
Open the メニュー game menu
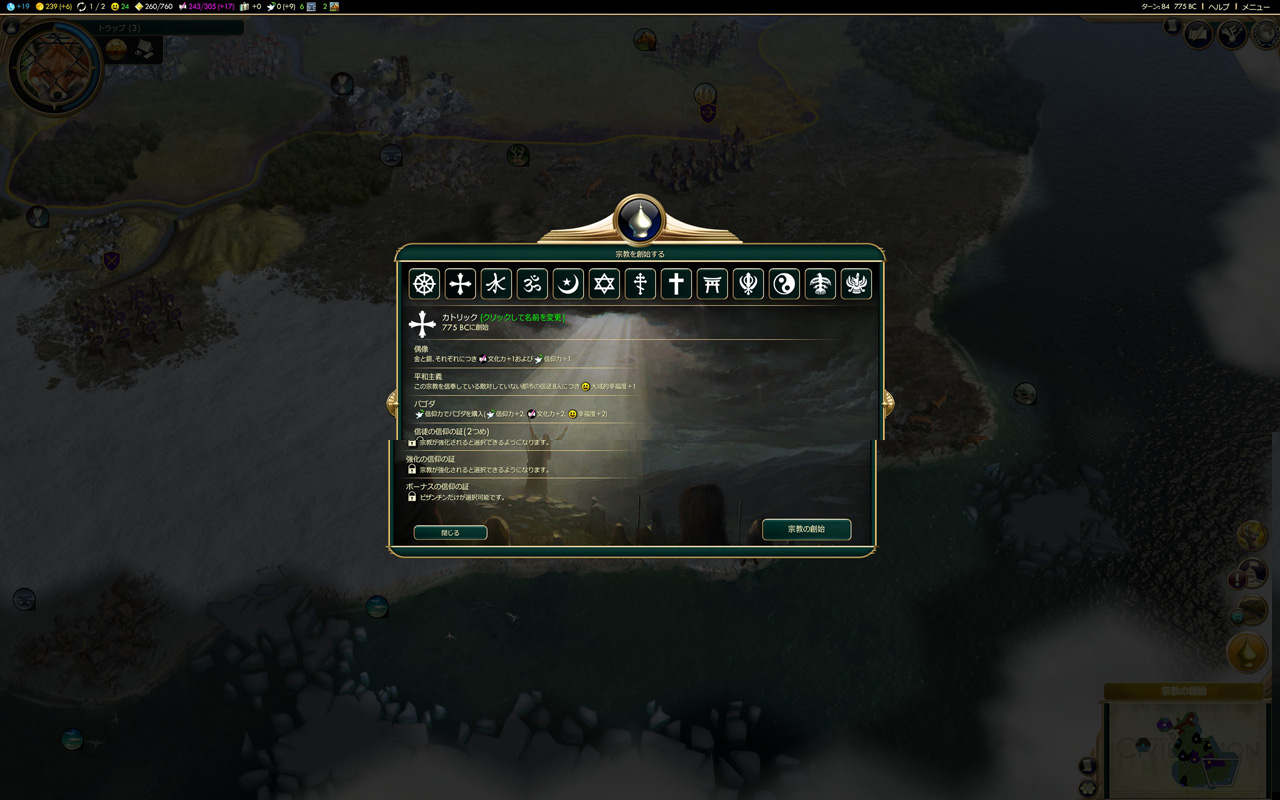(x=1255, y=6)
